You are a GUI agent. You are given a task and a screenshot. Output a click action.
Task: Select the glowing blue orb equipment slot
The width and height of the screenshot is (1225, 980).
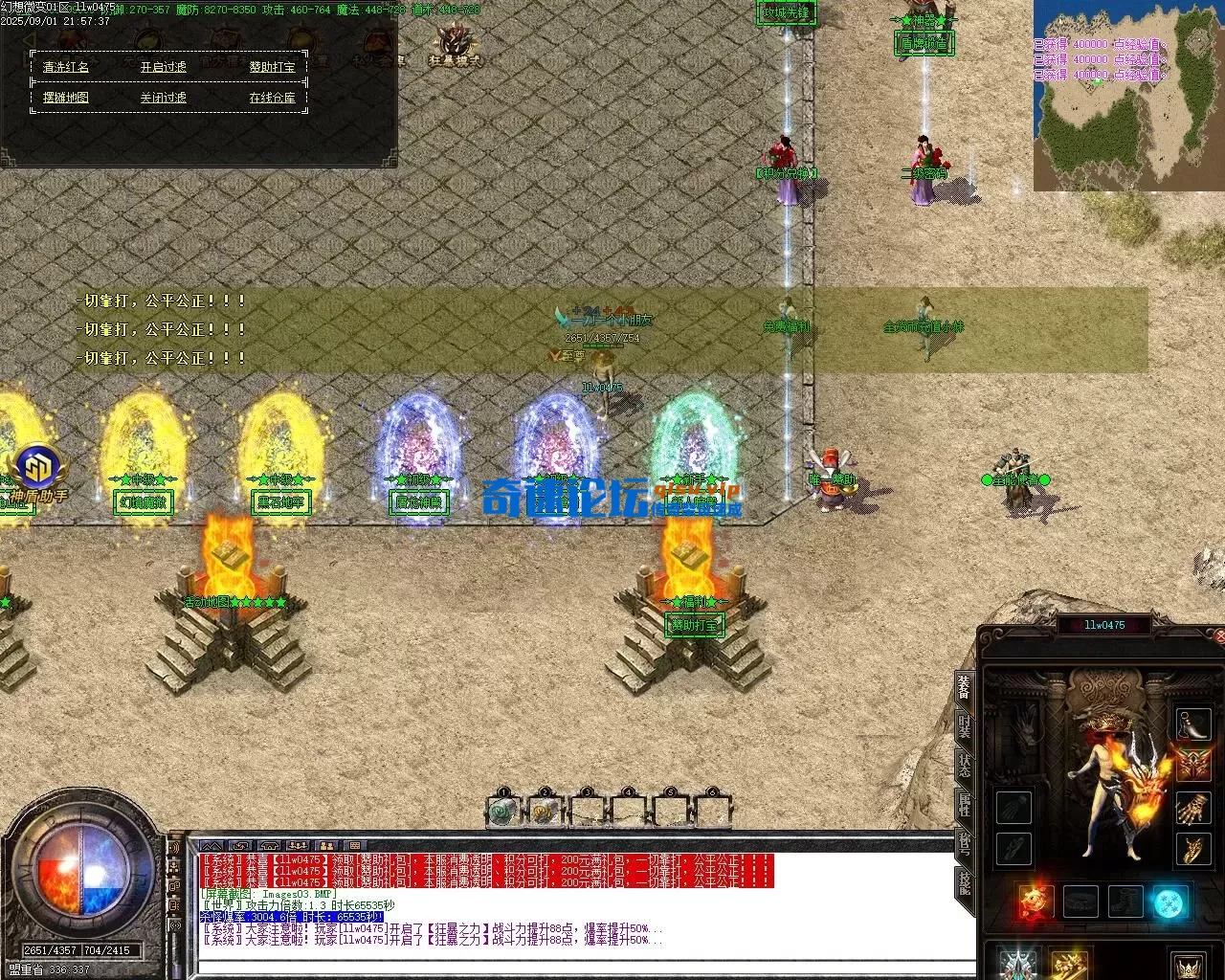(x=1169, y=902)
